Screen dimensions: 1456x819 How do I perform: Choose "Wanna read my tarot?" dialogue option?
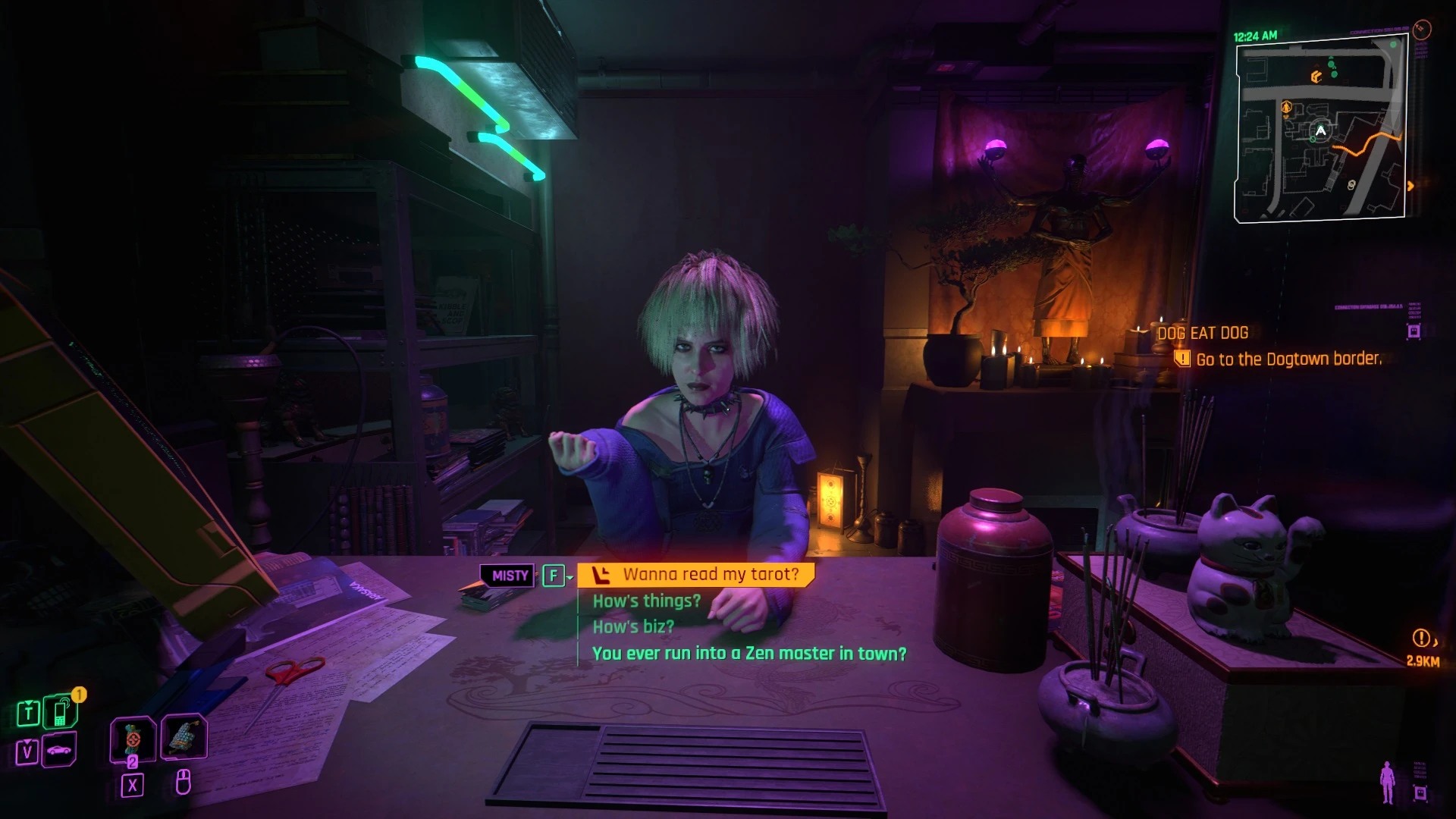pos(710,575)
